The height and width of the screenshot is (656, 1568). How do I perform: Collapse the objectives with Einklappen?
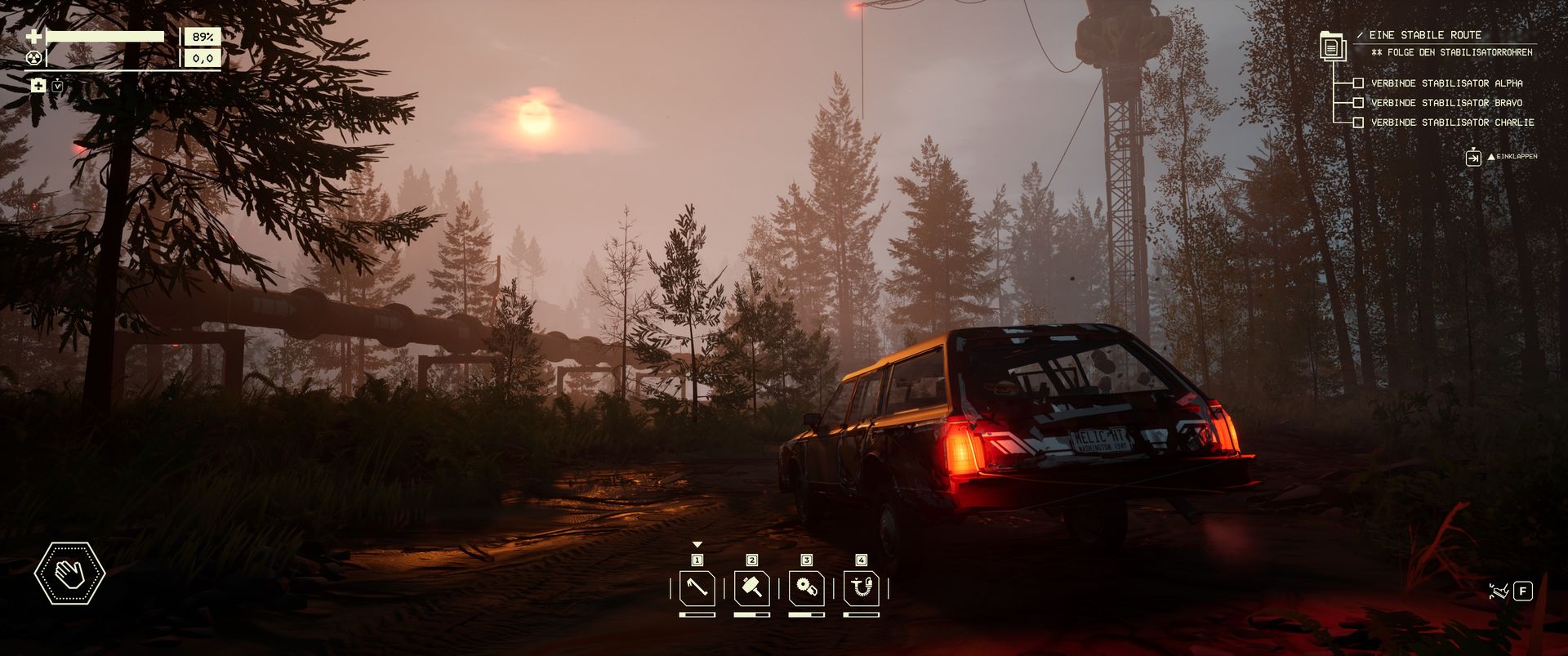[x=1473, y=157]
